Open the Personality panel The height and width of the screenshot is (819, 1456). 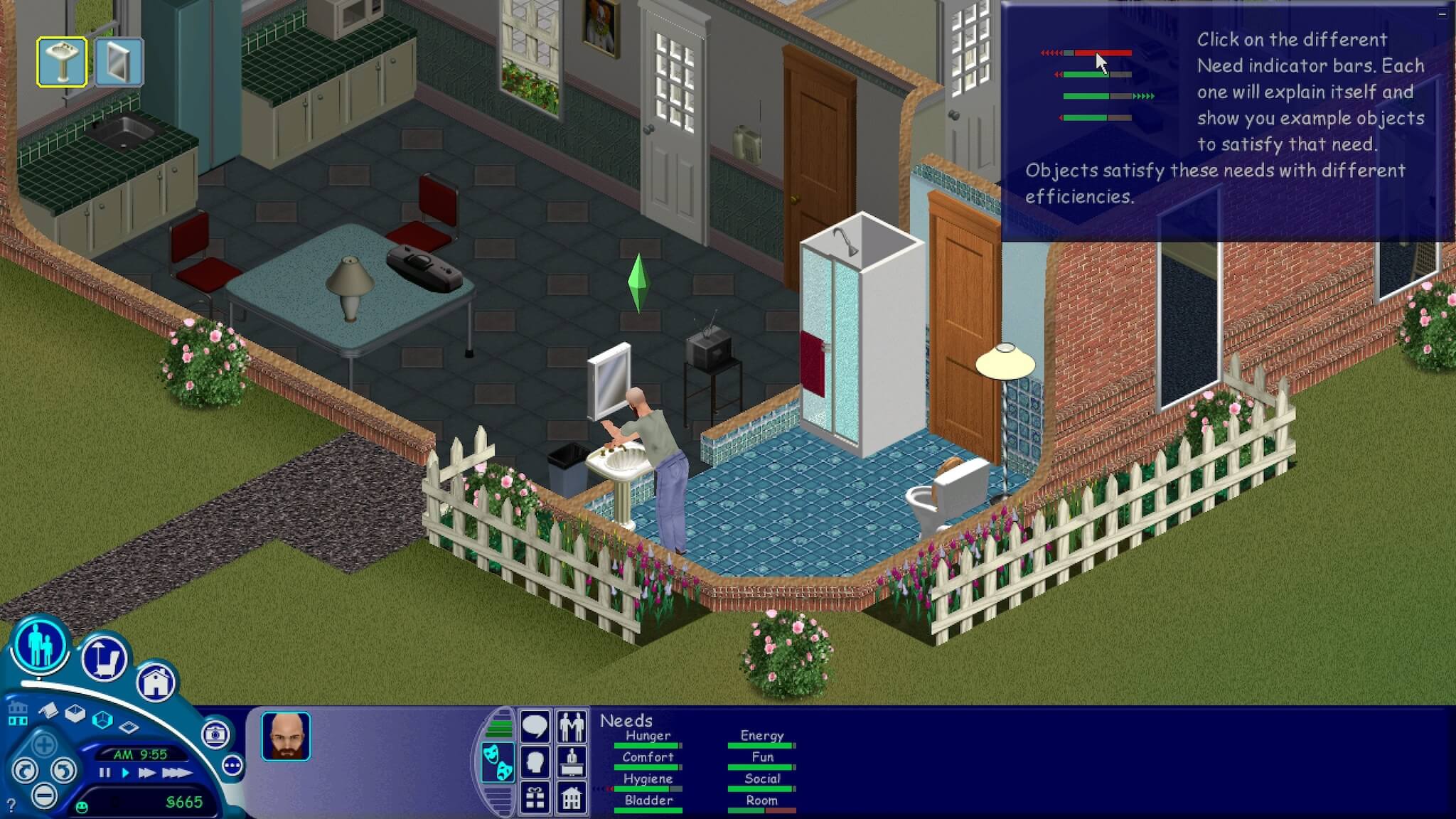535,760
